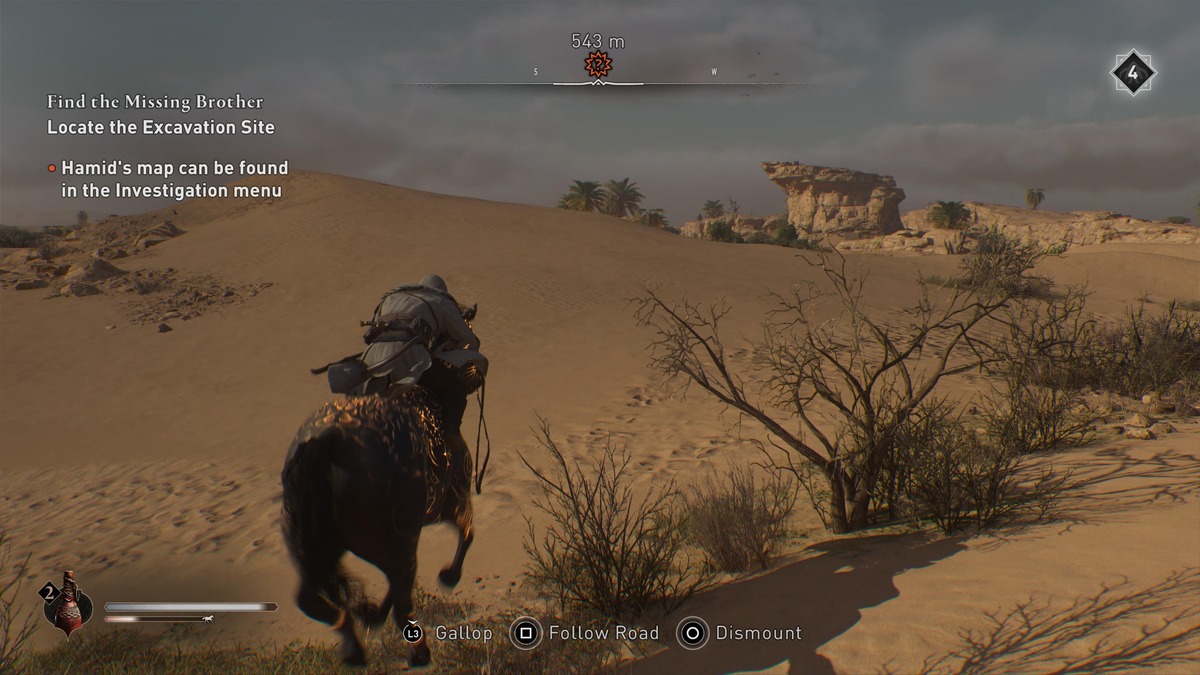The width and height of the screenshot is (1200, 675).
Task: Open the Hamid's map investigation hint
Action: click(x=174, y=179)
